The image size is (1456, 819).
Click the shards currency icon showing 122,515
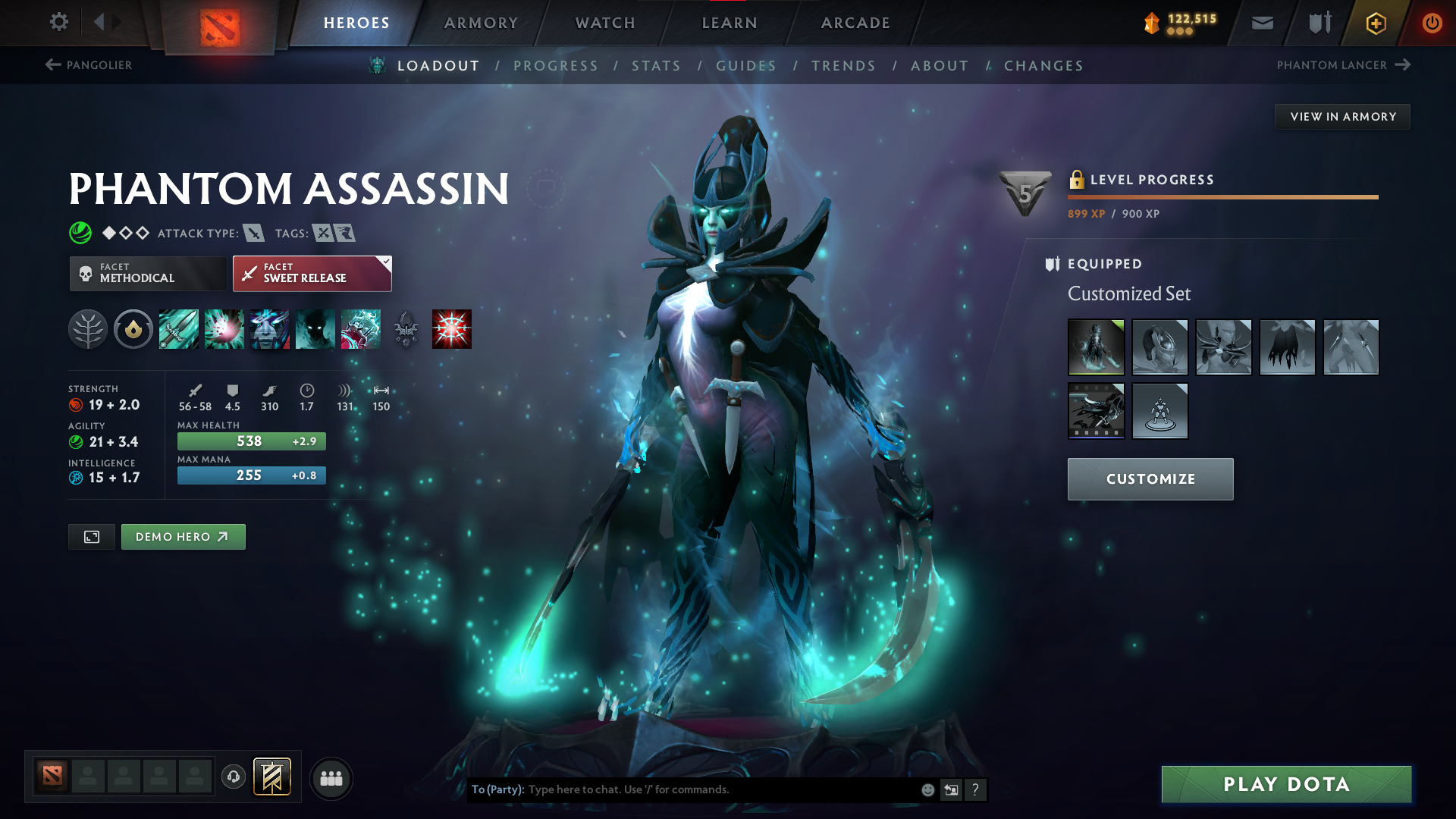(x=1151, y=23)
